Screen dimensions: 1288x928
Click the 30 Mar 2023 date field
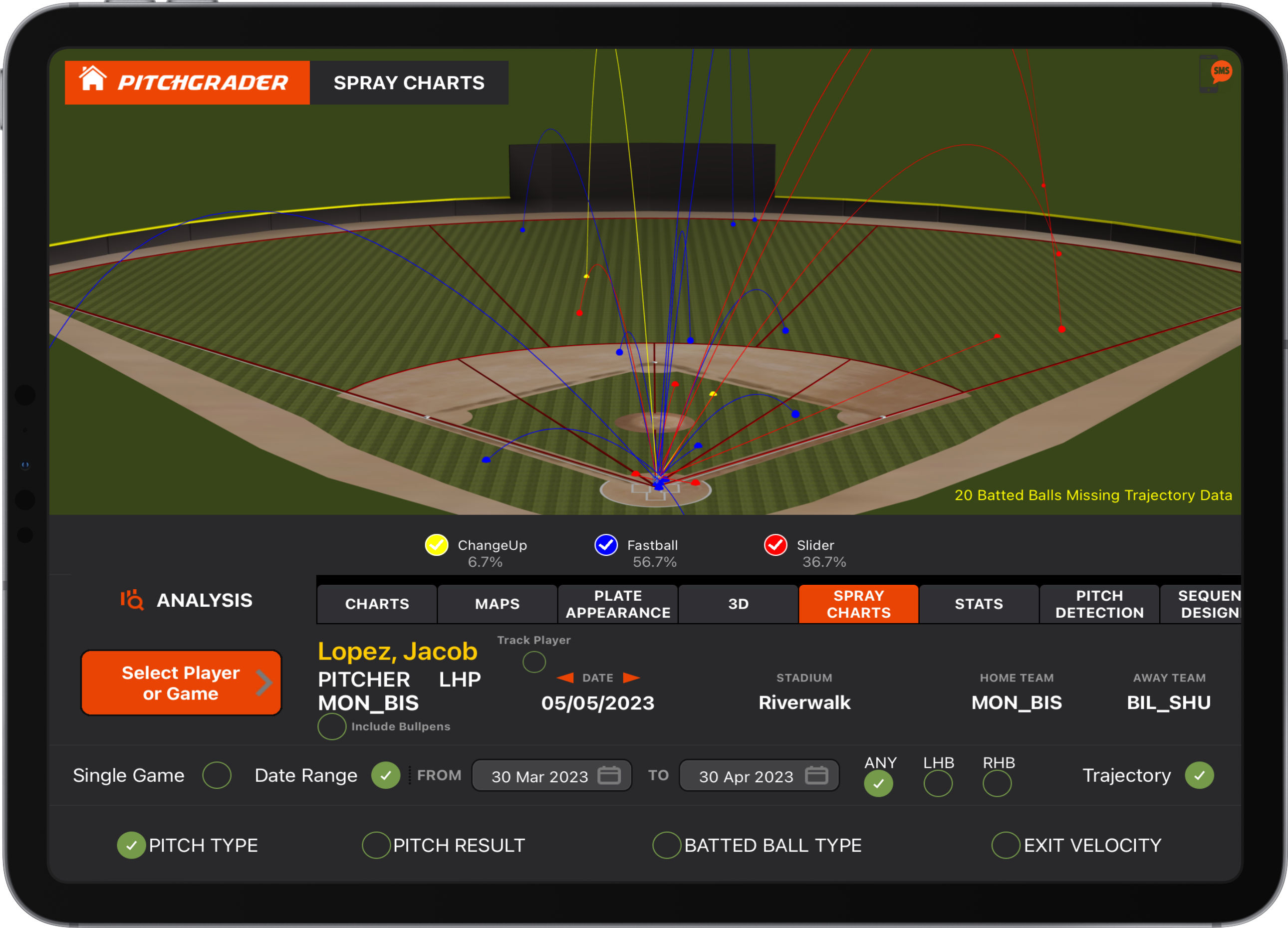pyautogui.click(x=540, y=776)
